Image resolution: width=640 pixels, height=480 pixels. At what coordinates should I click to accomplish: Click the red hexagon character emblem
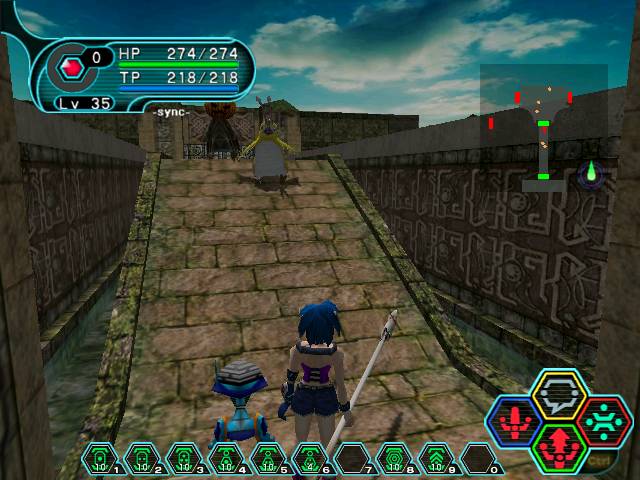click(x=71, y=68)
